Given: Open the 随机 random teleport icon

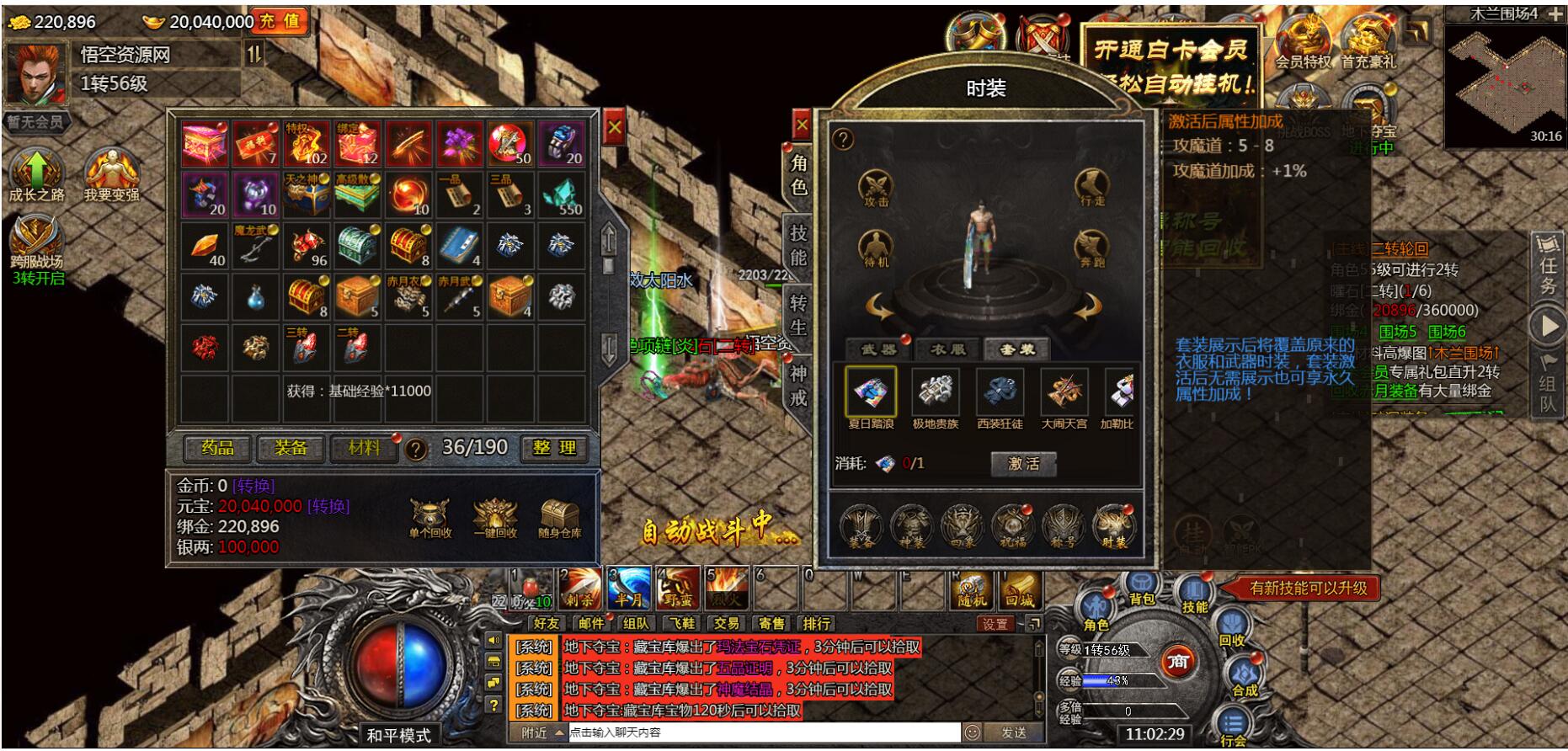Looking at the screenshot, I should (x=970, y=592).
